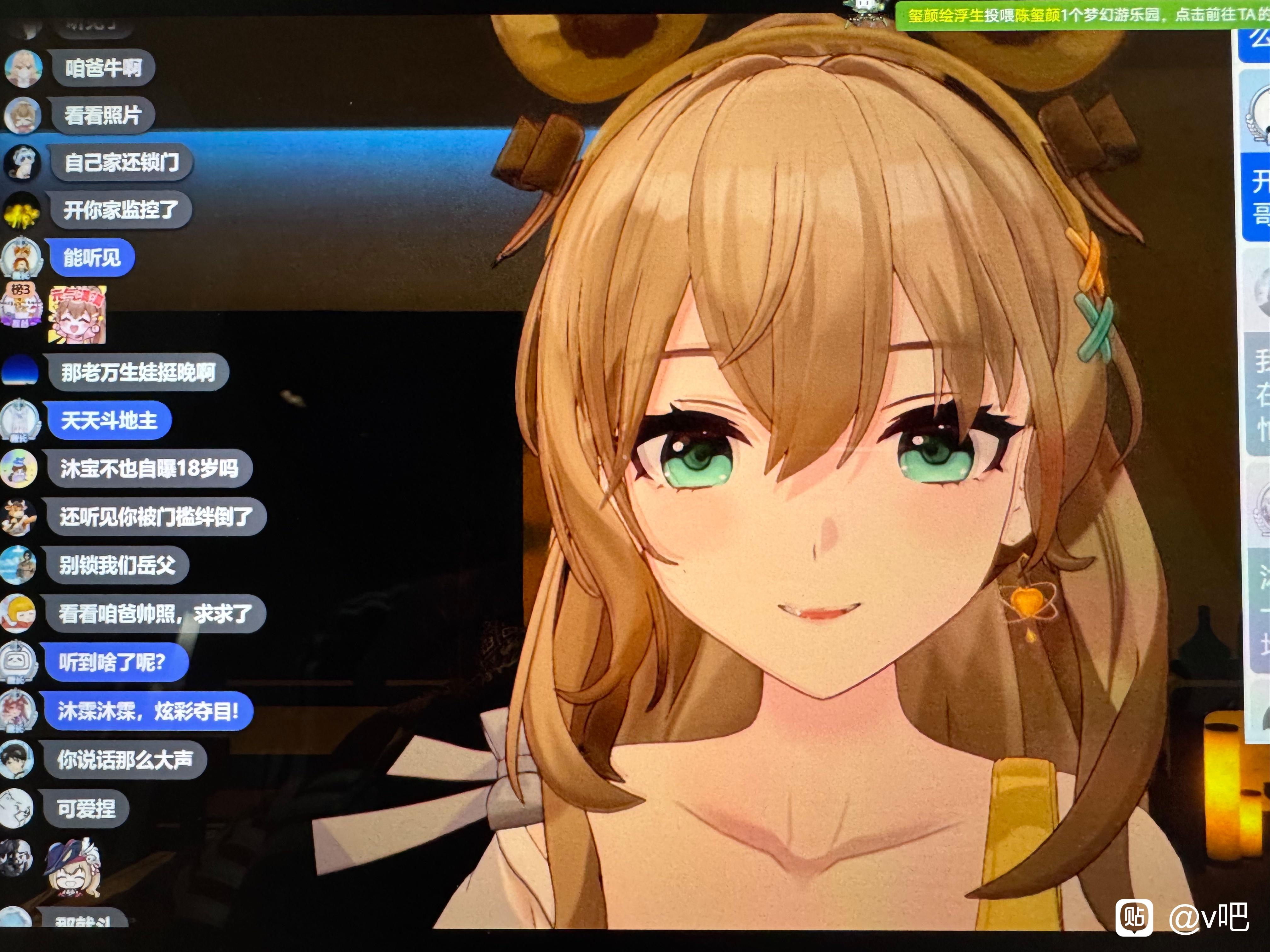Select the "还听见你被门槛绊倒了" chat message
1270x952 pixels.
156,517
